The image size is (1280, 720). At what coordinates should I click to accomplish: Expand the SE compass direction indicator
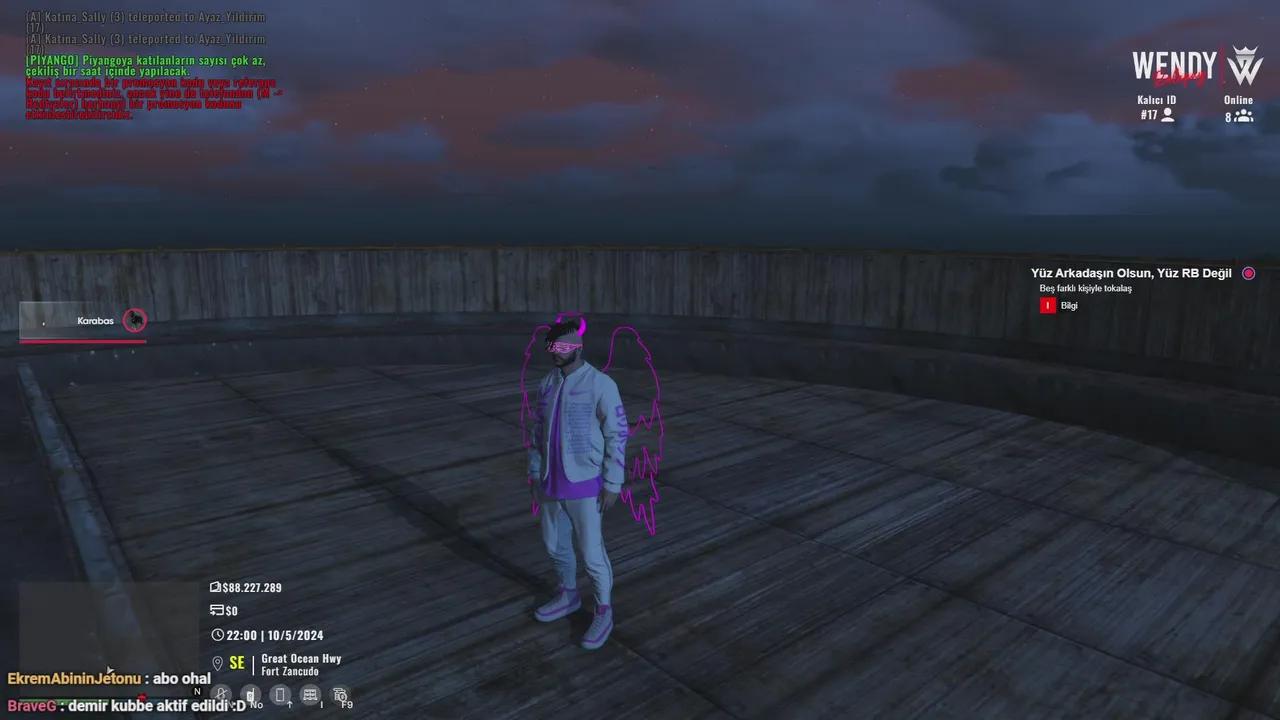236,662
